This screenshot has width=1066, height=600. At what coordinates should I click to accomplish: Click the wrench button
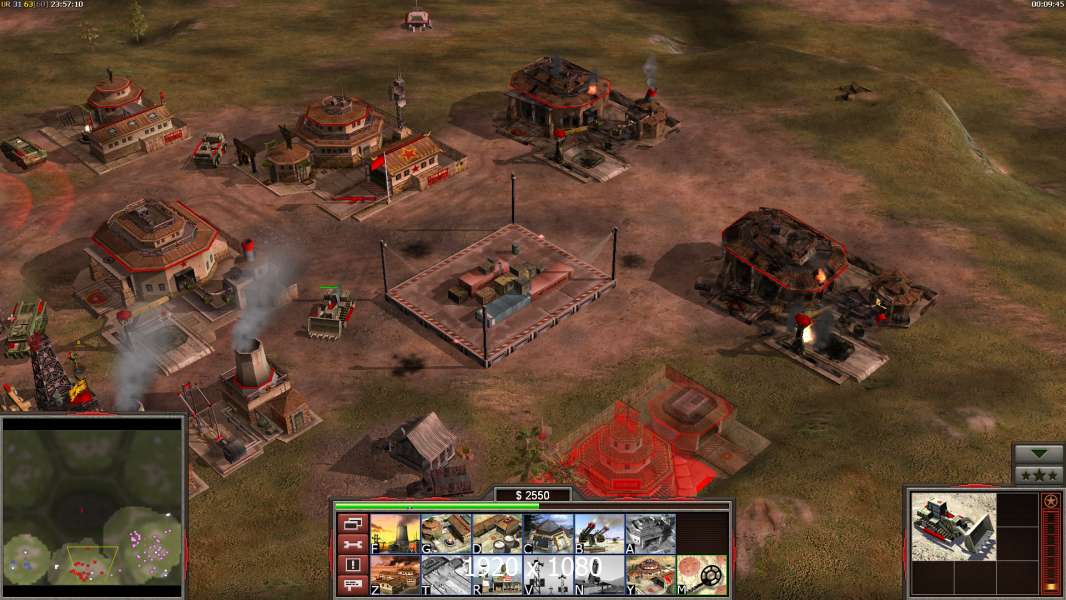[351, 544]
